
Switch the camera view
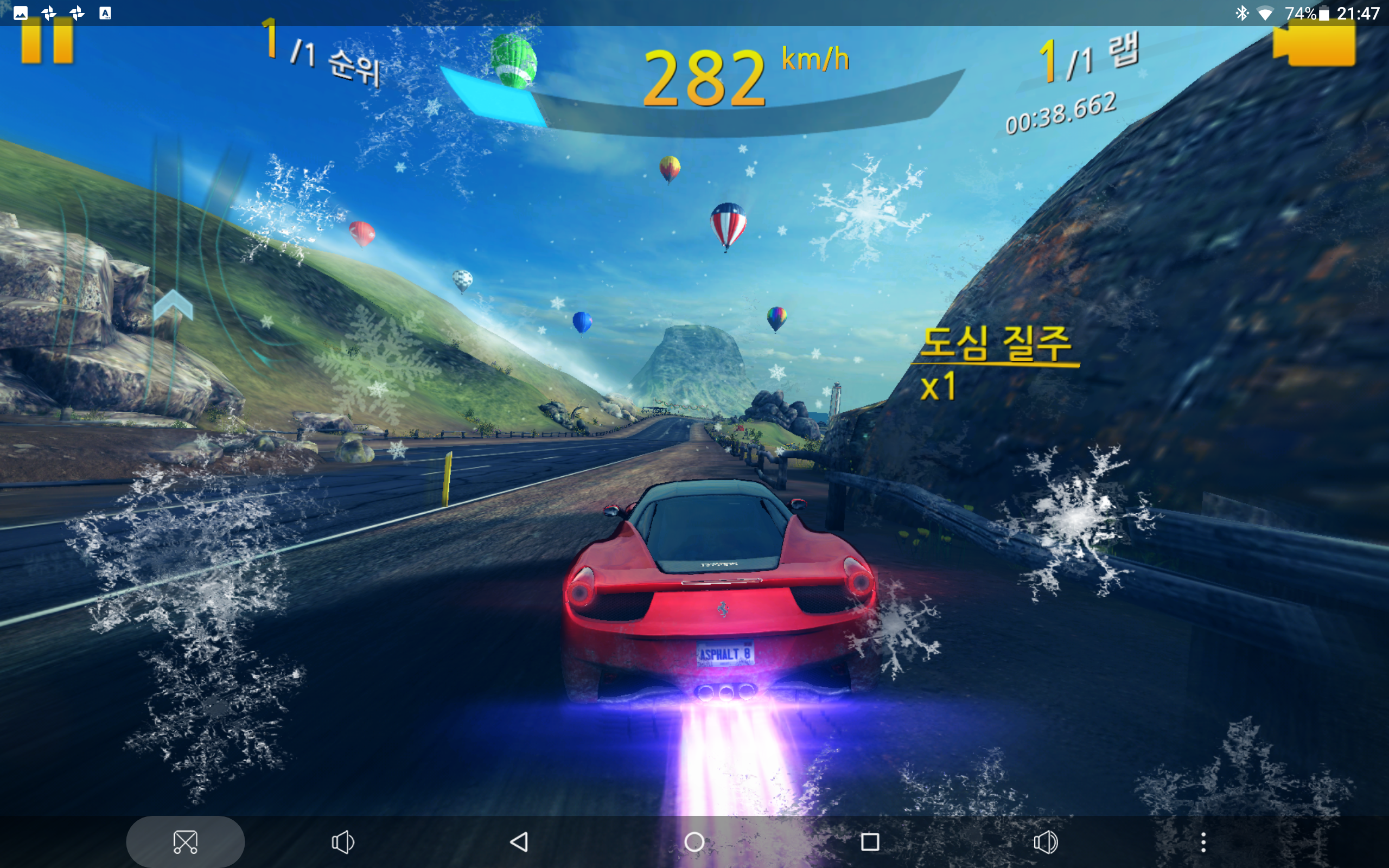1314,45
